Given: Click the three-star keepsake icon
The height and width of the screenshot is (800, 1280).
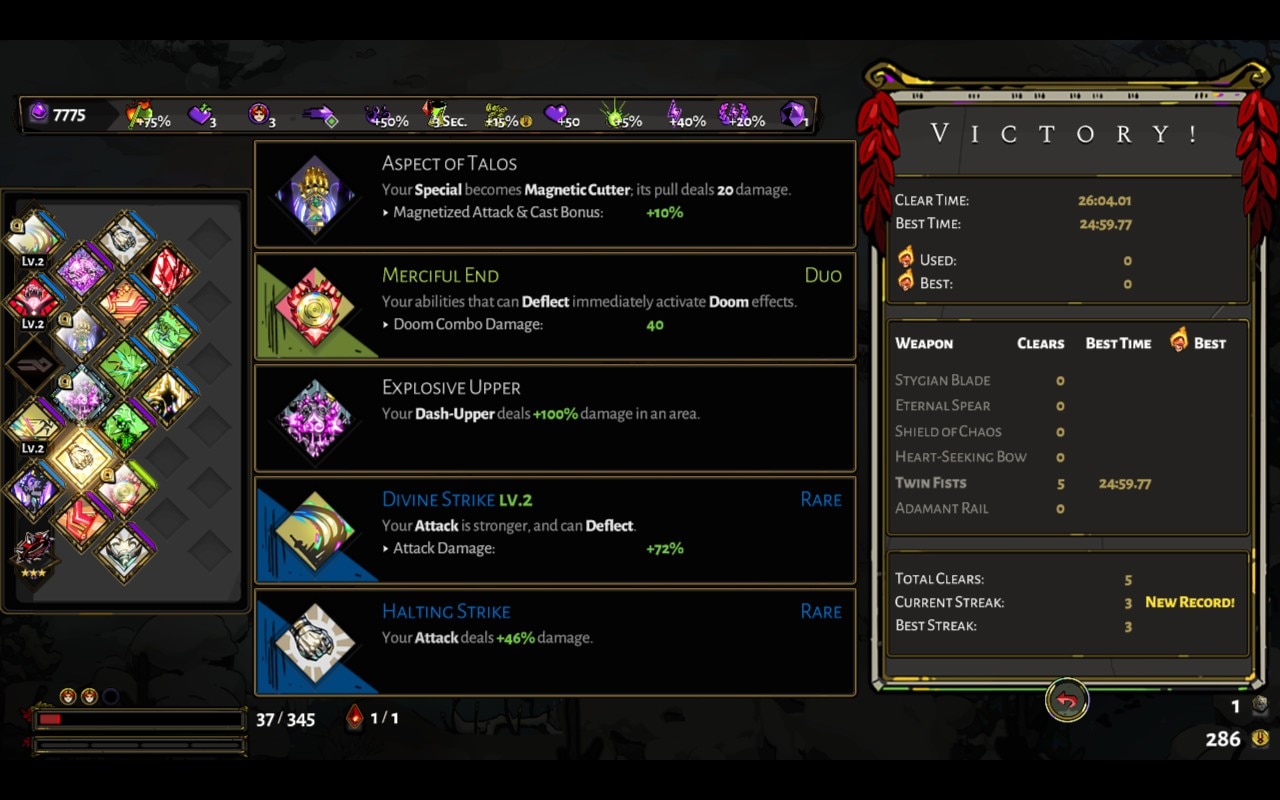Looking at the screenshot, I should [x=33, y=549].
